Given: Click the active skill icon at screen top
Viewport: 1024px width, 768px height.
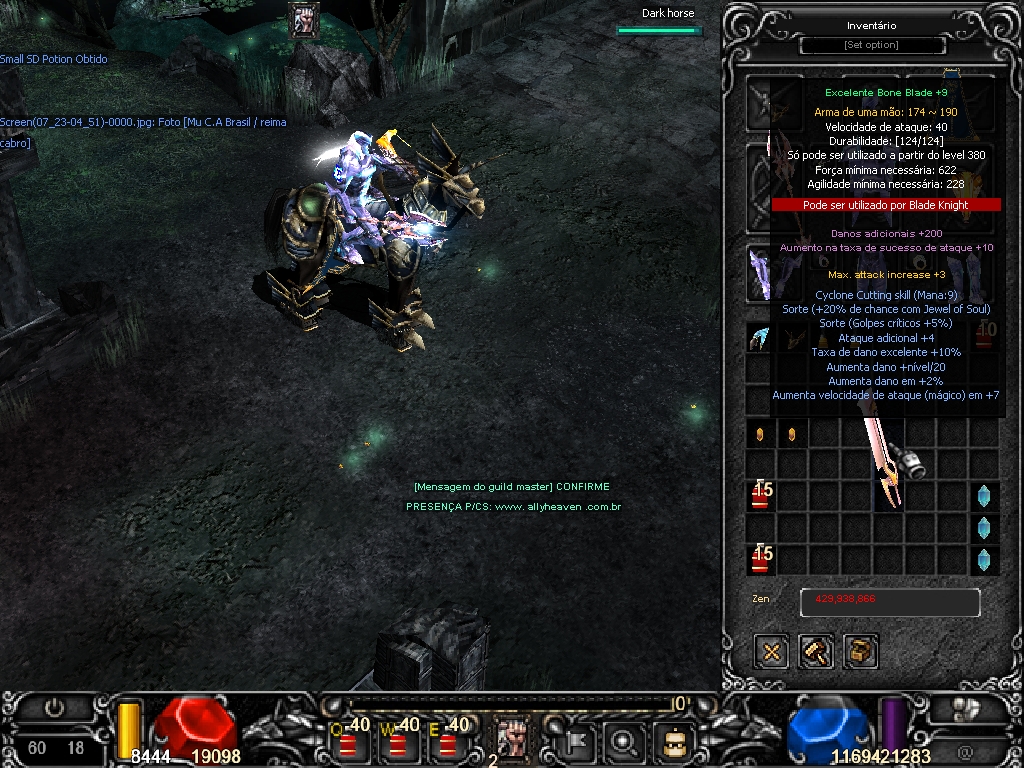Looking at the screenshot, I should pyautogui.click(x=304, y=20).
